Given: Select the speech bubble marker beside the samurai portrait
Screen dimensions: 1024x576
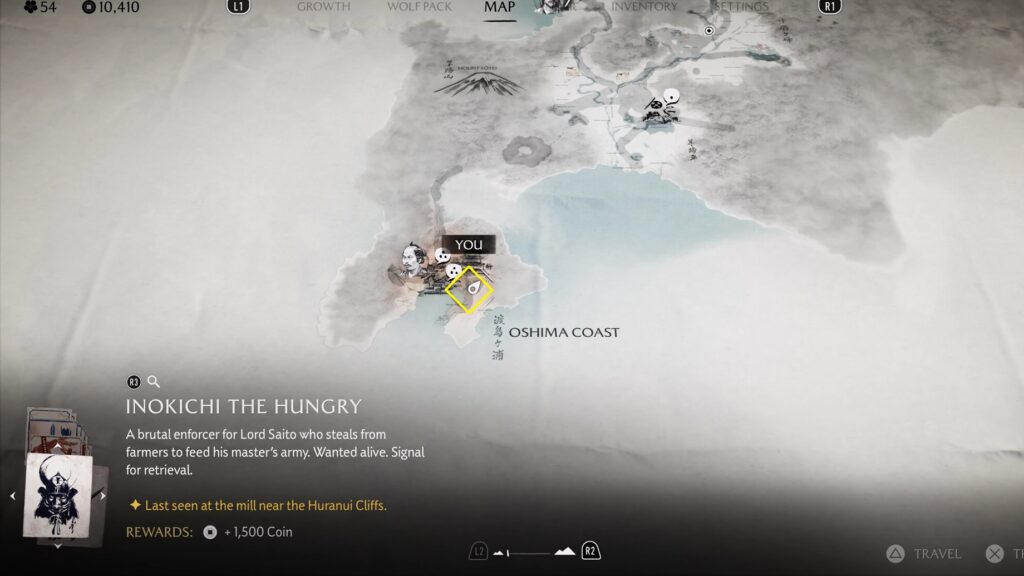Looking at the screenshot, I should (x=440, y=257).
